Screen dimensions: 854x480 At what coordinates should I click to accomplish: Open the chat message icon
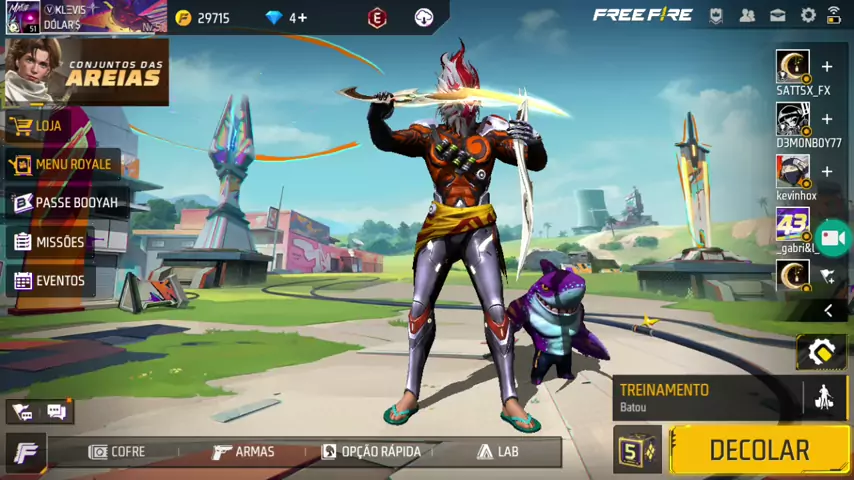pos(56,411)
